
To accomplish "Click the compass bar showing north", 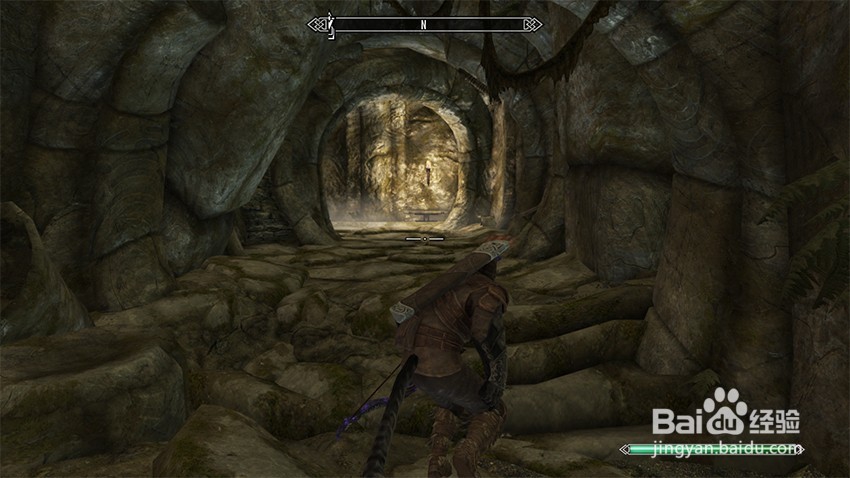I will tap(425, 24).
